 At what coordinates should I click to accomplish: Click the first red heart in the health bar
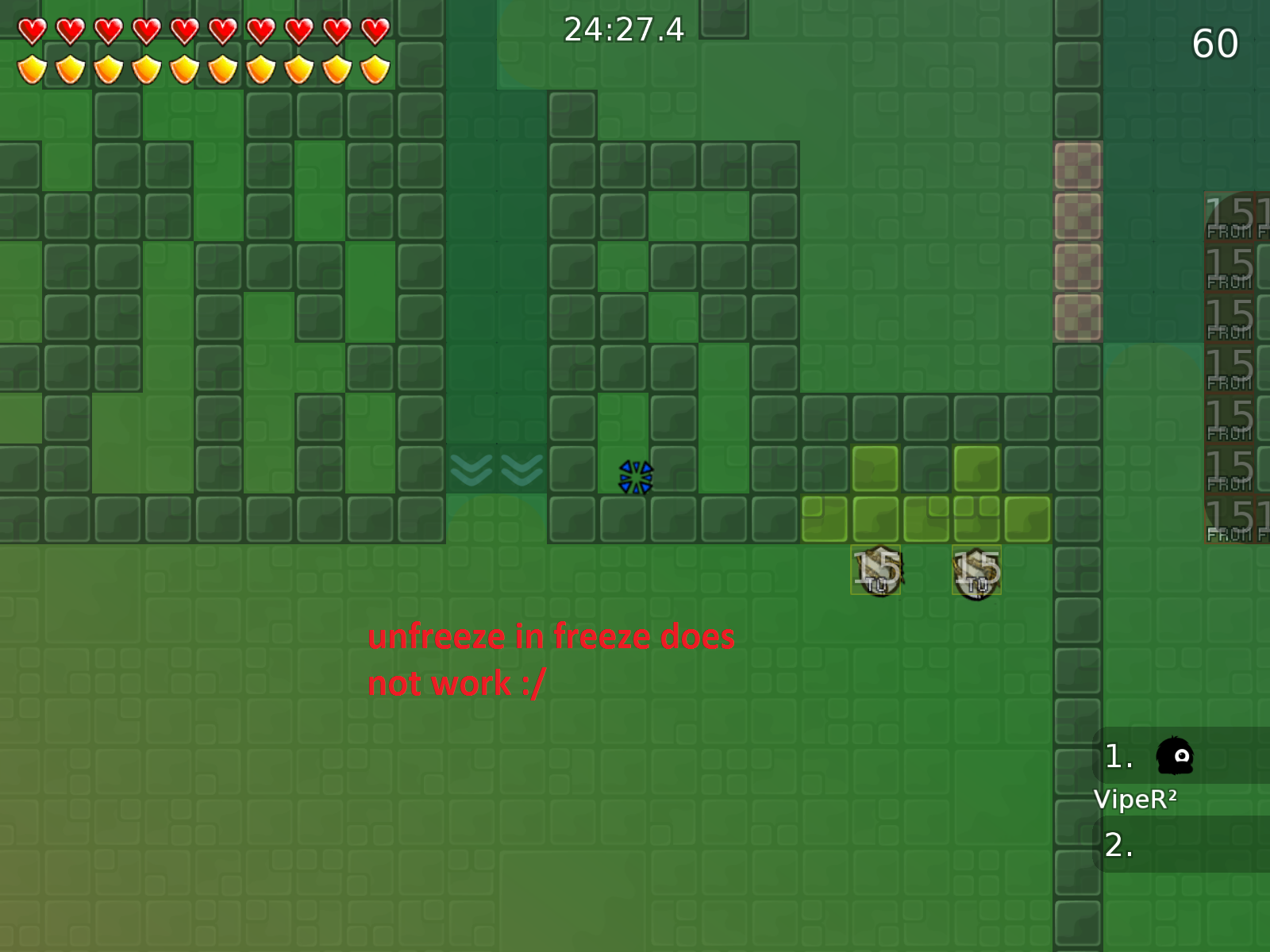point(33,30)
